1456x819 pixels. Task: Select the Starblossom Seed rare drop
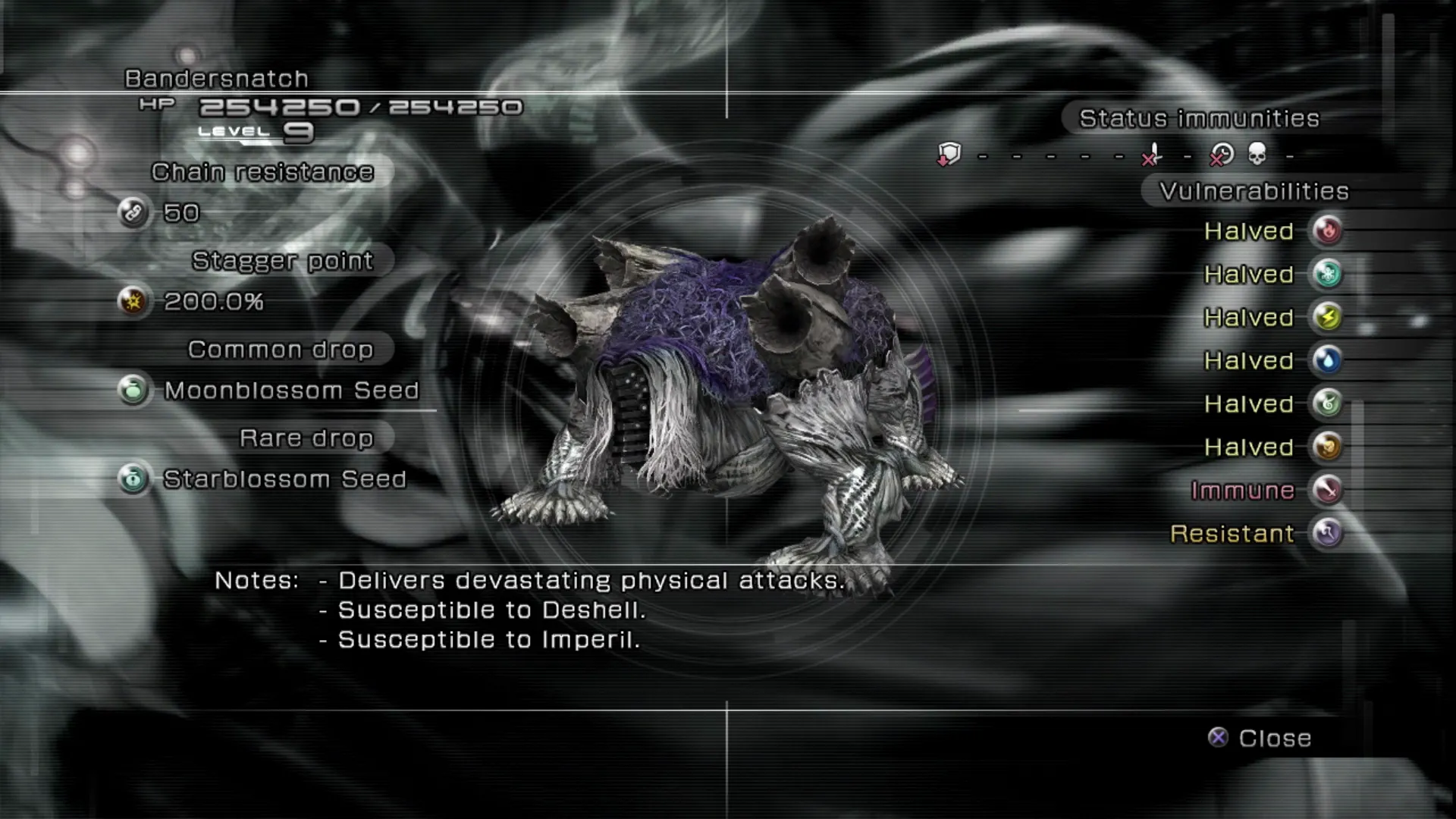(284, 479)
